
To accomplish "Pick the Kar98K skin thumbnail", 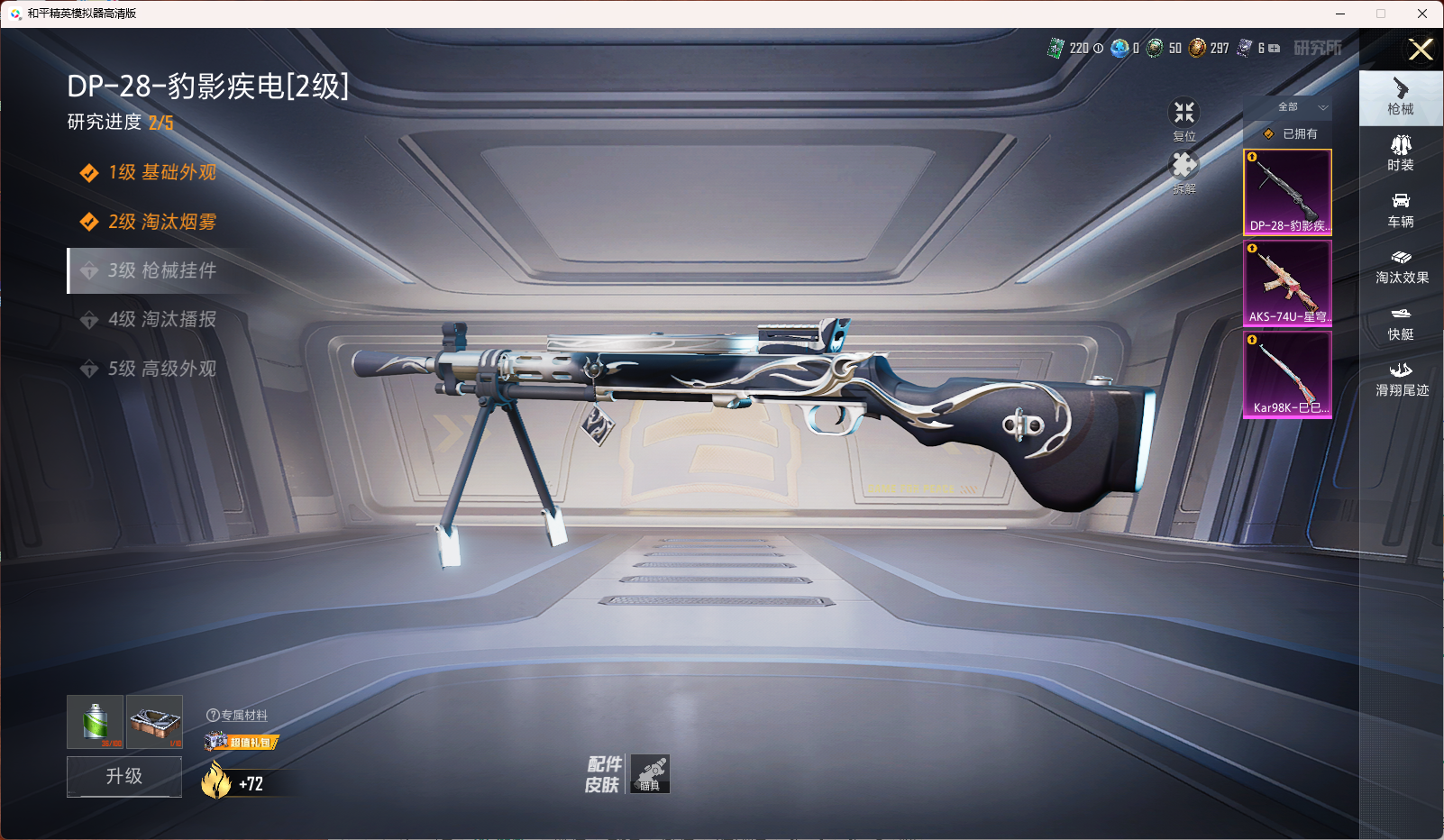I will (1287, 374).
